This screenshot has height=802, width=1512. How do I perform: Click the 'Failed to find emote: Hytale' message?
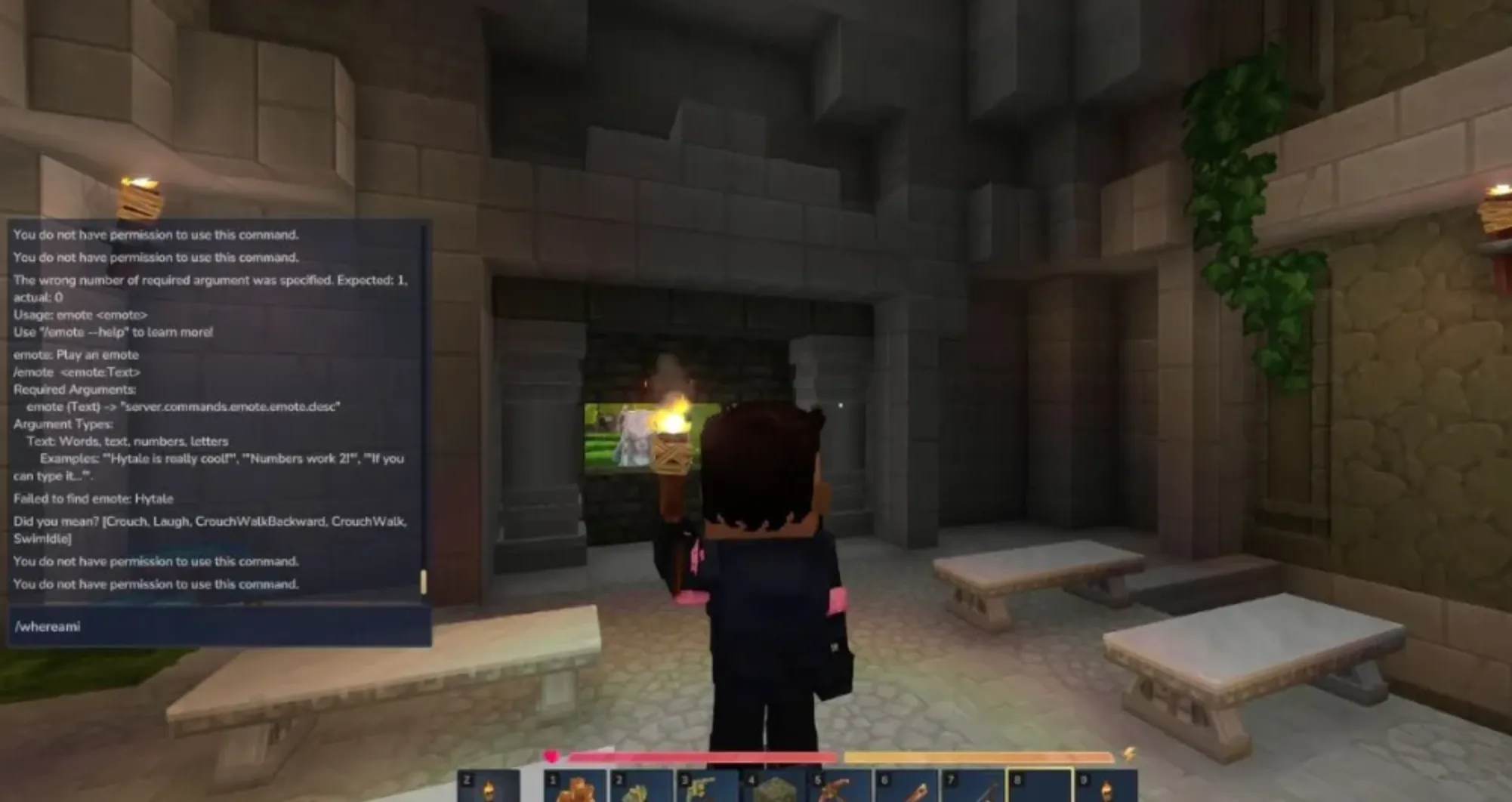coord(93,498)
